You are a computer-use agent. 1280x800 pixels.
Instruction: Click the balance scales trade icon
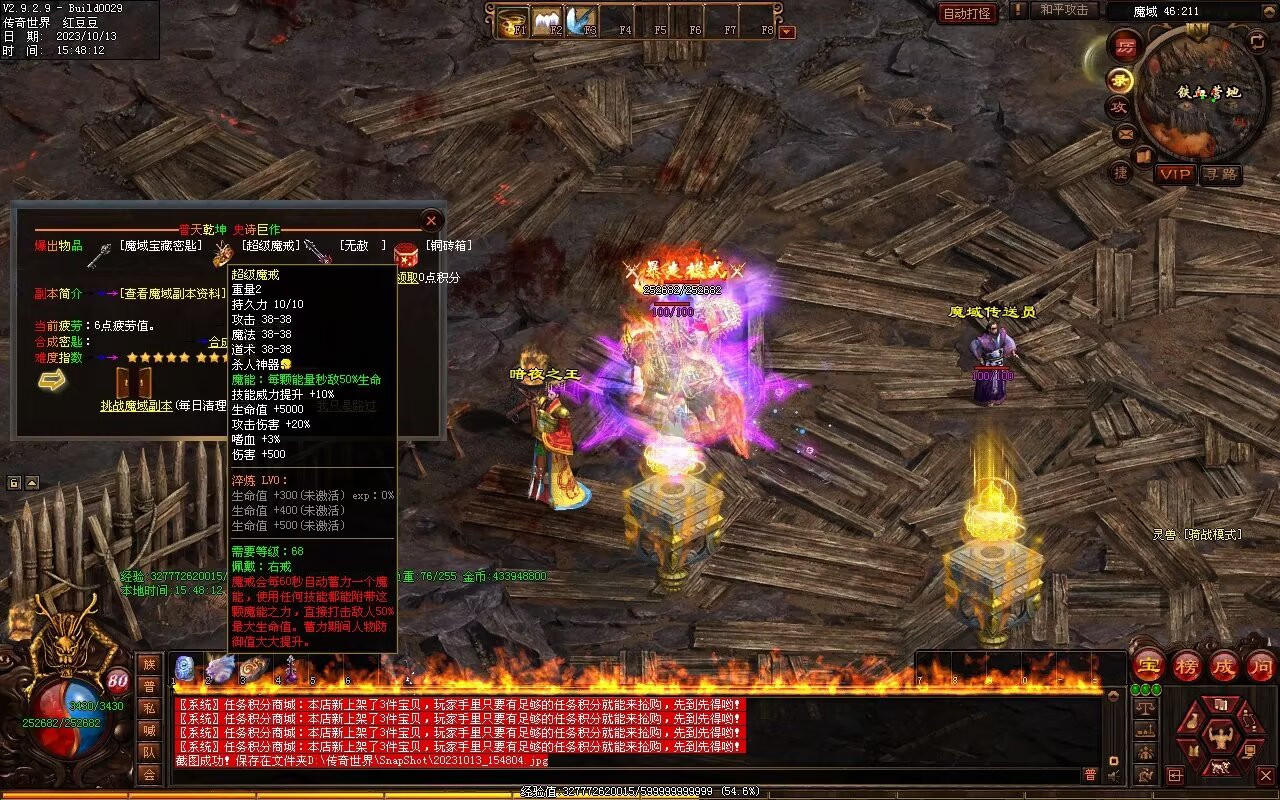click(x=1145, y=709)
